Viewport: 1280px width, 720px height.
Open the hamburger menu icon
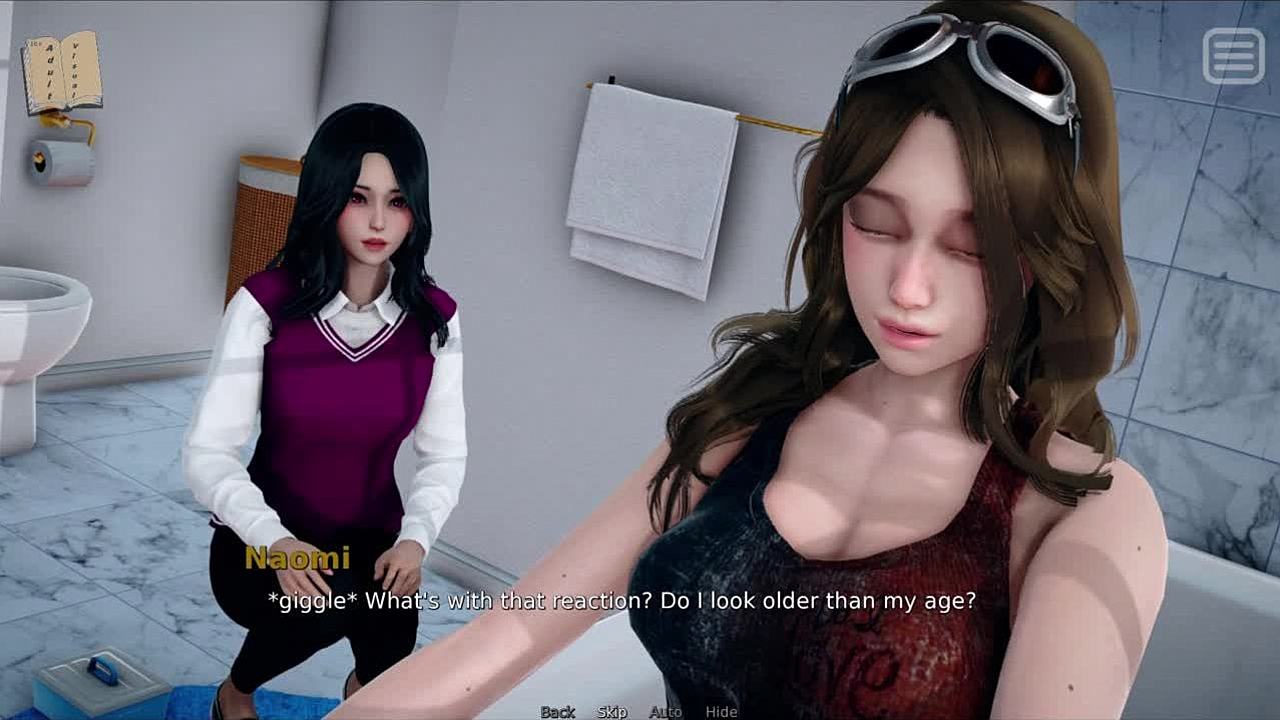point(1233,56)
